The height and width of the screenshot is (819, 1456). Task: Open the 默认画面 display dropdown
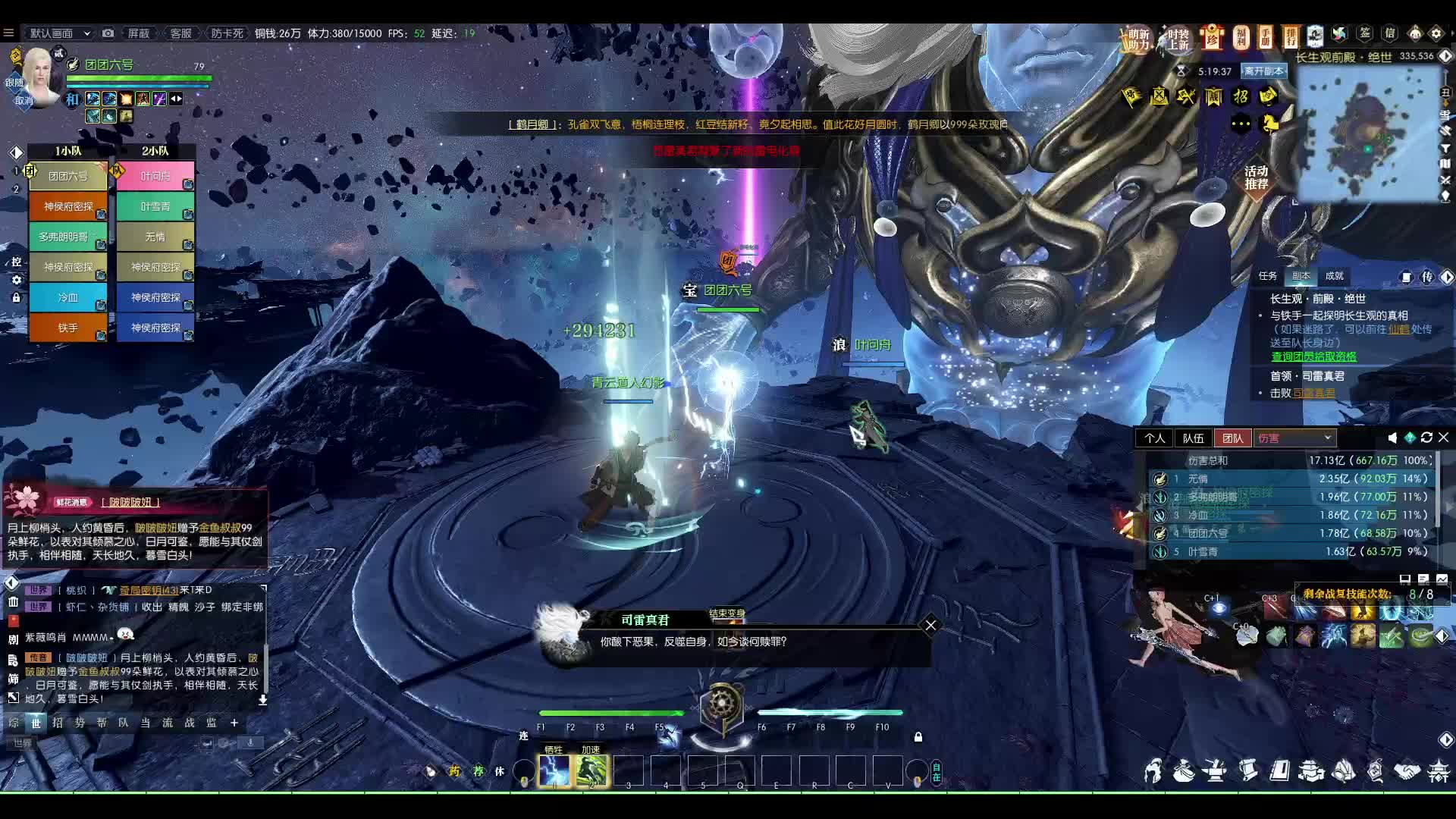tap(59, 33)
